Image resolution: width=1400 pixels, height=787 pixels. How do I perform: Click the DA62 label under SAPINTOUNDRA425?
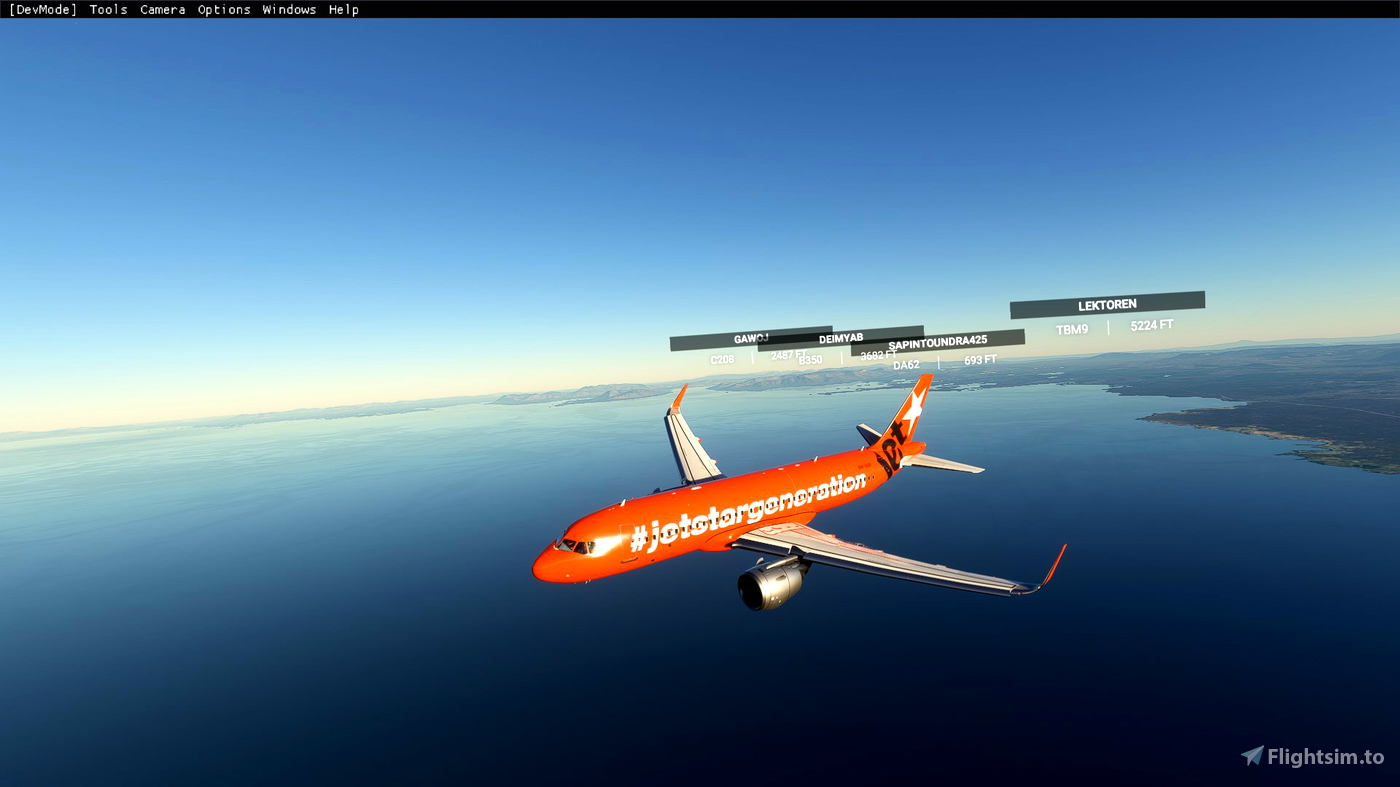906,363
